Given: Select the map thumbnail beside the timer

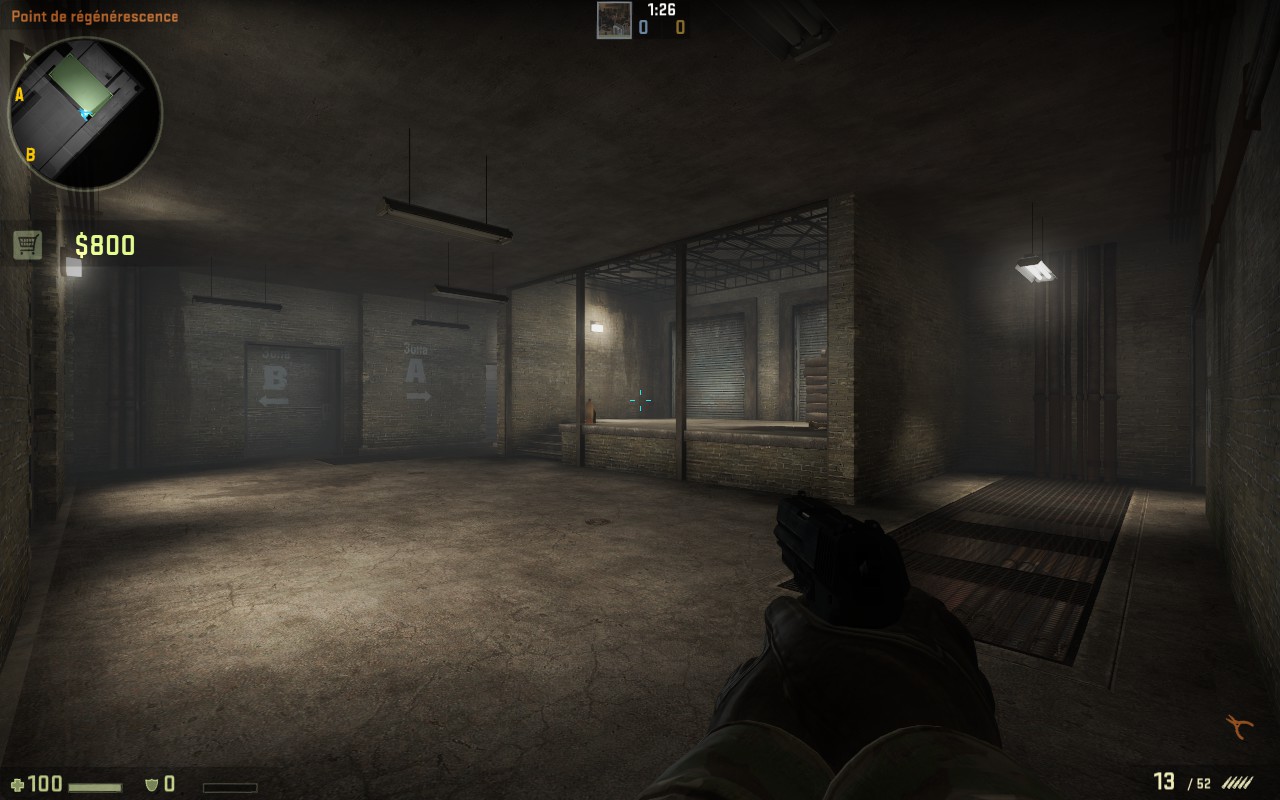Looking at the screenshot, I should pos(614,20).
